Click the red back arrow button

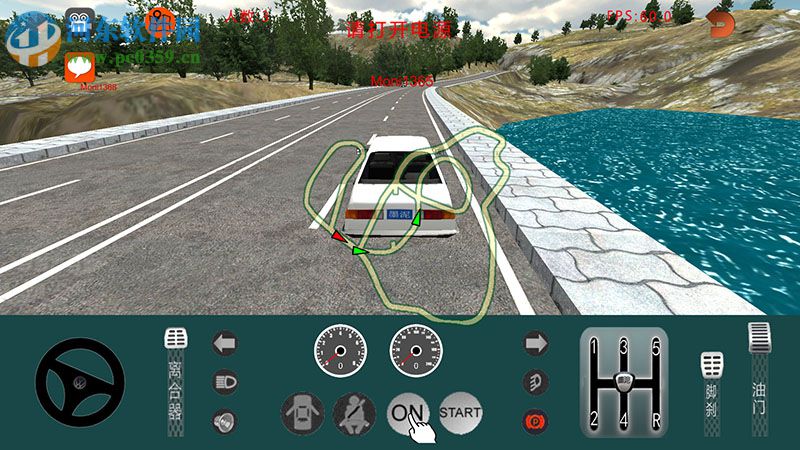click(720, 23)
